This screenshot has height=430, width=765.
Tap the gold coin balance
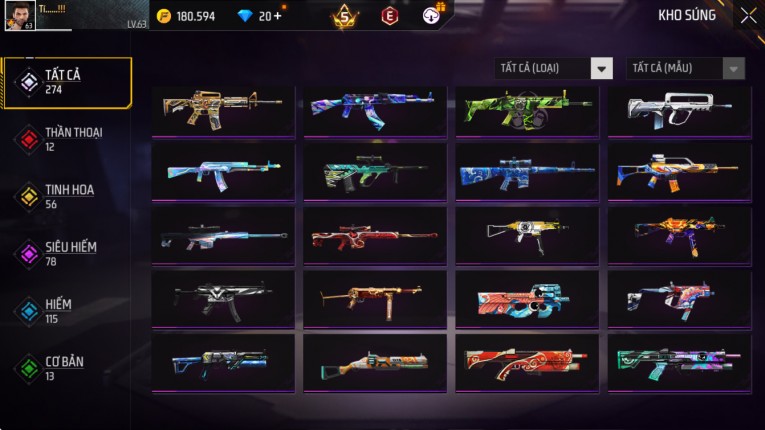tap(188, 16)
